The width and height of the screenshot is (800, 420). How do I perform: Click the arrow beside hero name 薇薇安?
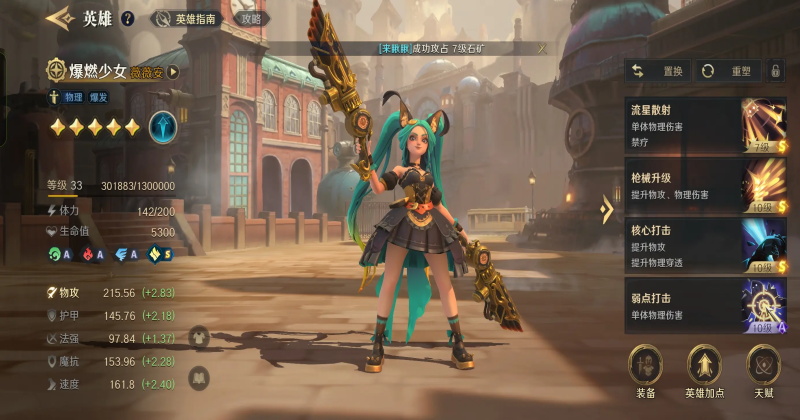coord(173,71)
